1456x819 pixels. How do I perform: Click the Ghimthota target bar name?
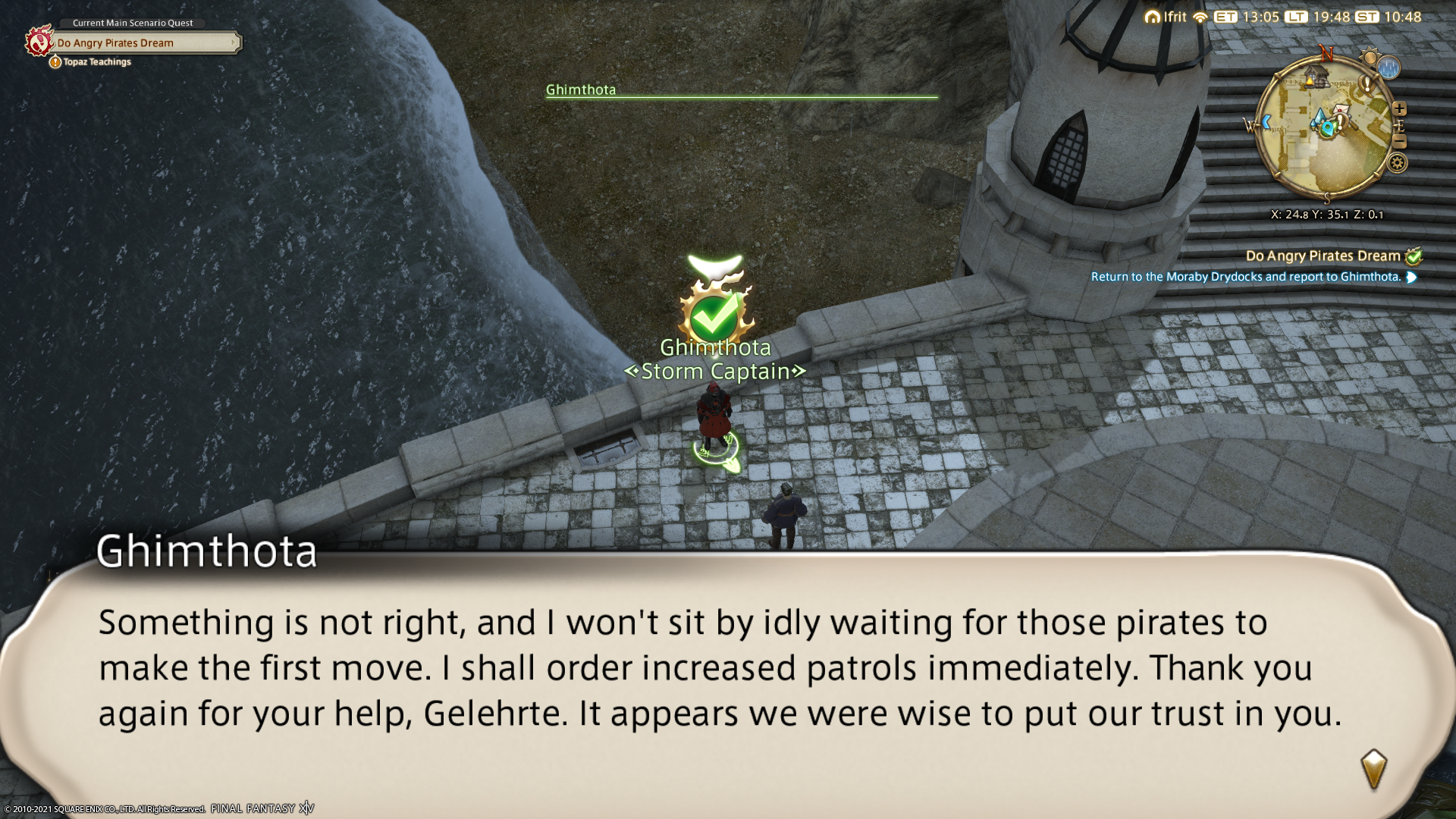[581, 89]
